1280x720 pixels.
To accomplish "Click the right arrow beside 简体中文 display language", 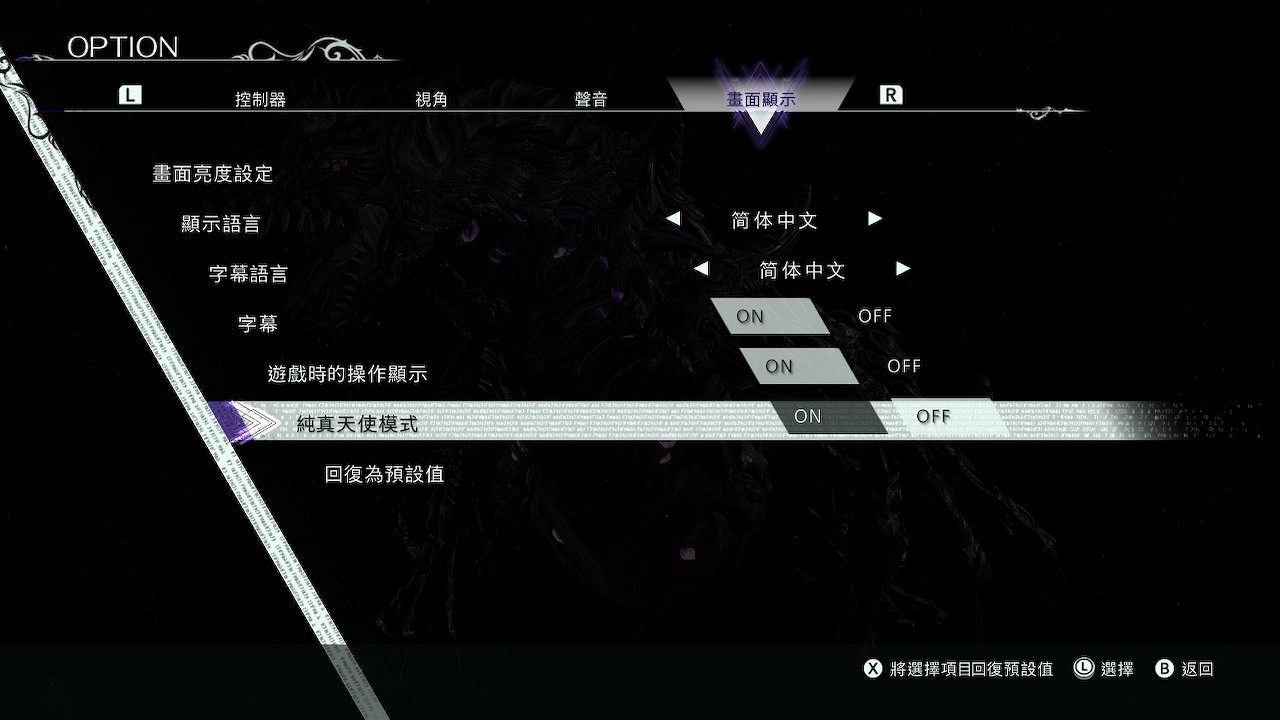I will 874,219.
